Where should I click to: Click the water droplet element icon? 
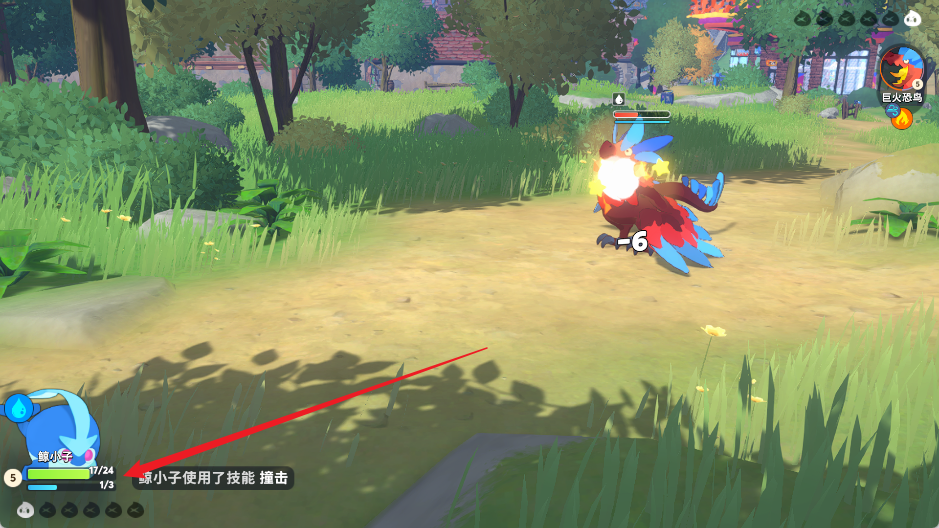coord(18,407)
